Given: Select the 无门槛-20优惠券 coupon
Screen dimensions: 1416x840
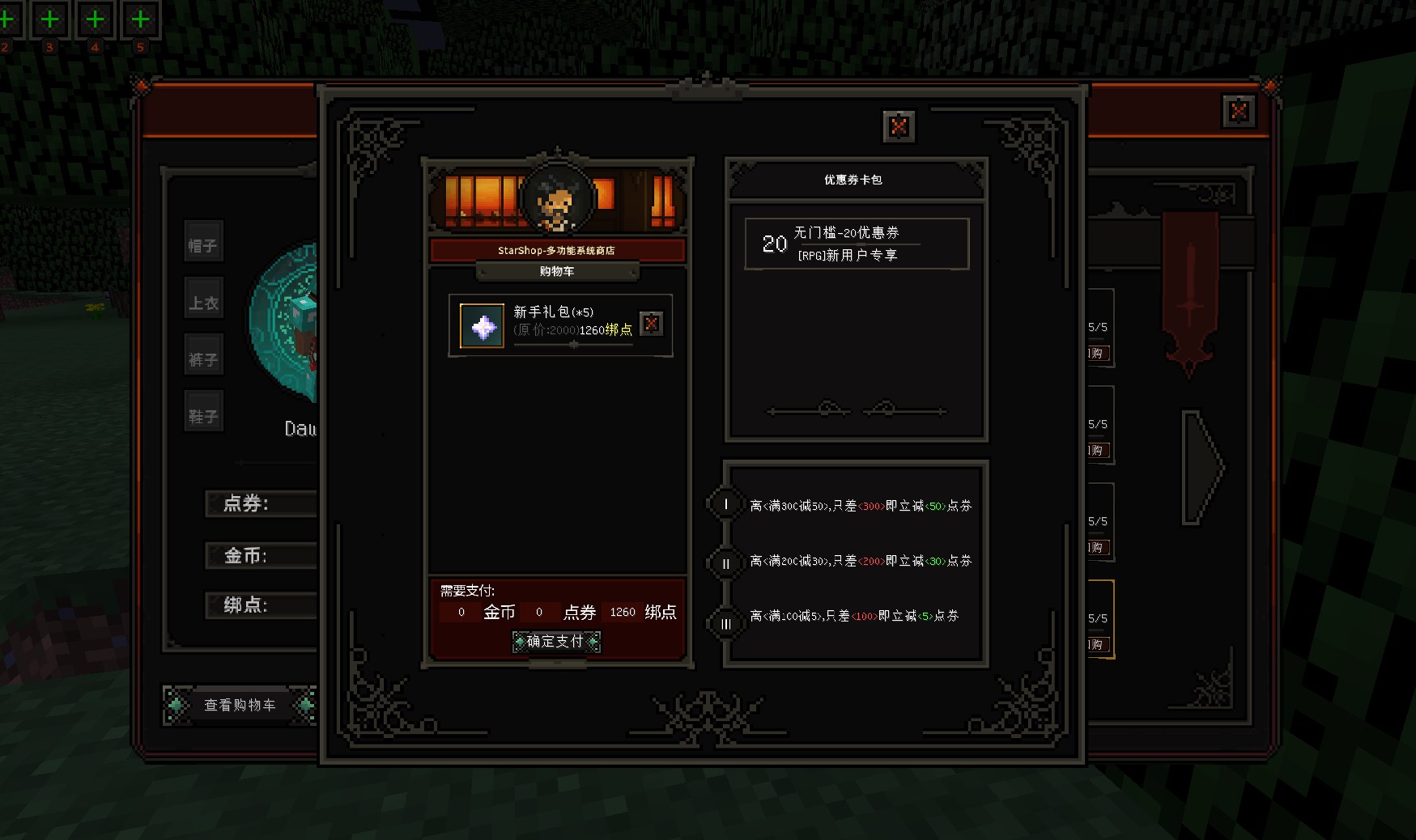Looking at the screenshot, I should pos(857,244).
